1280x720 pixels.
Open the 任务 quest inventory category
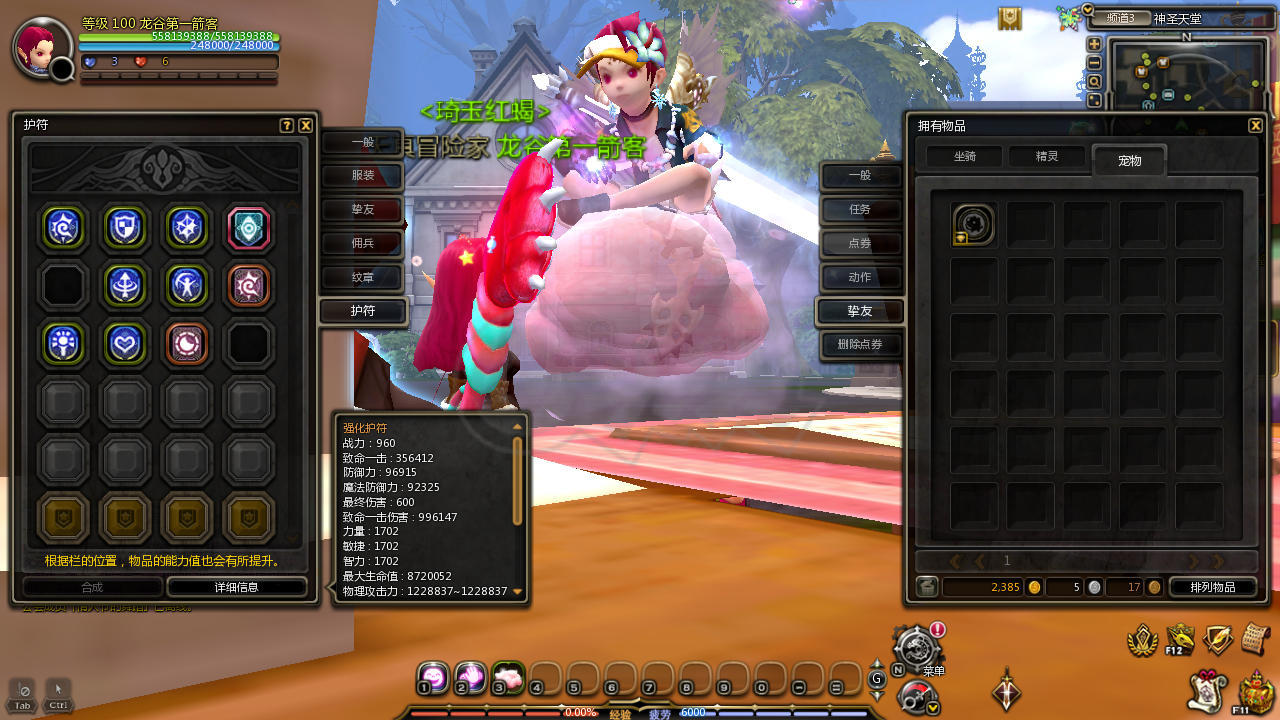[860, 210]
